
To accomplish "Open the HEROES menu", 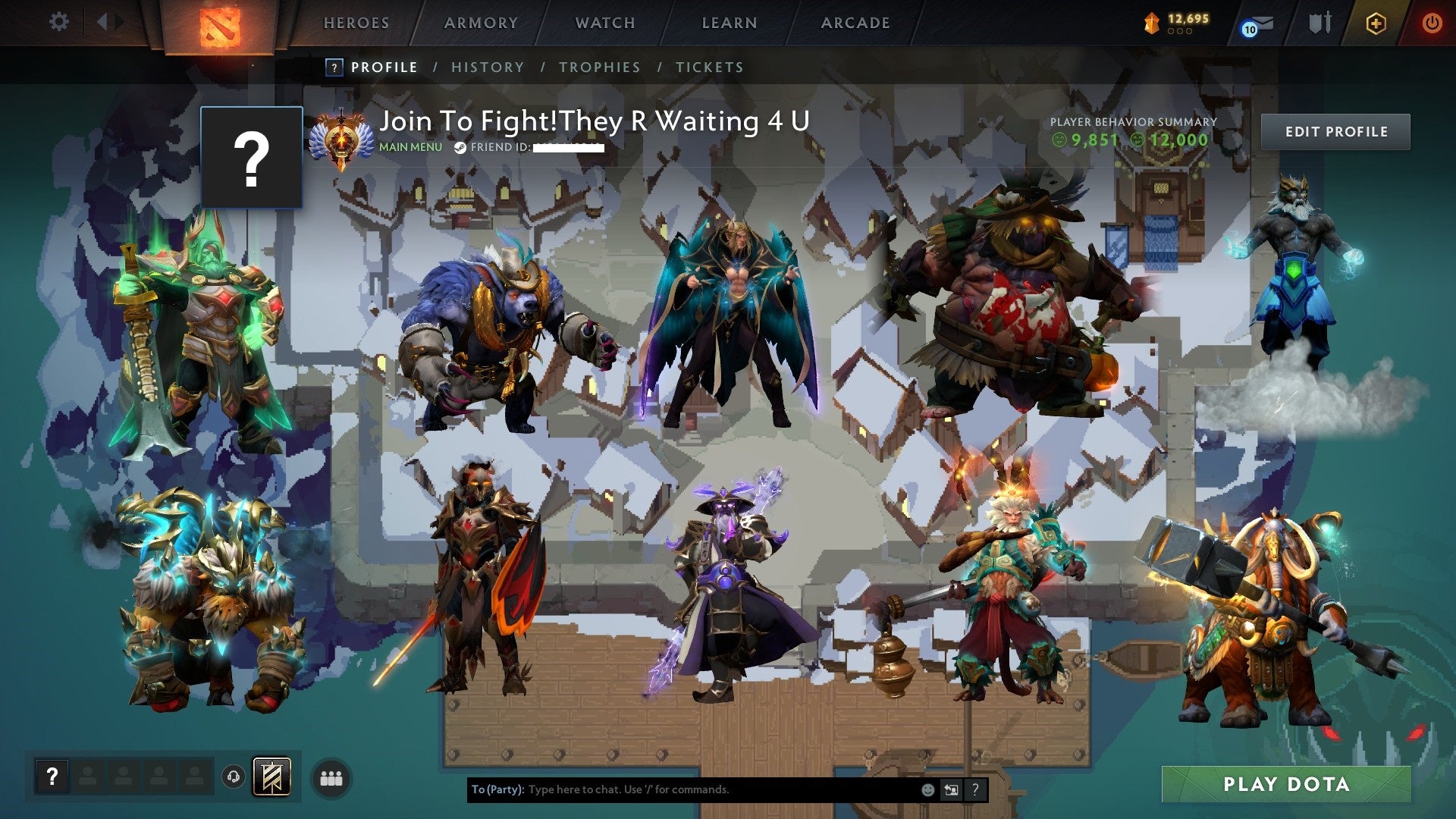I will coord(356,23).
